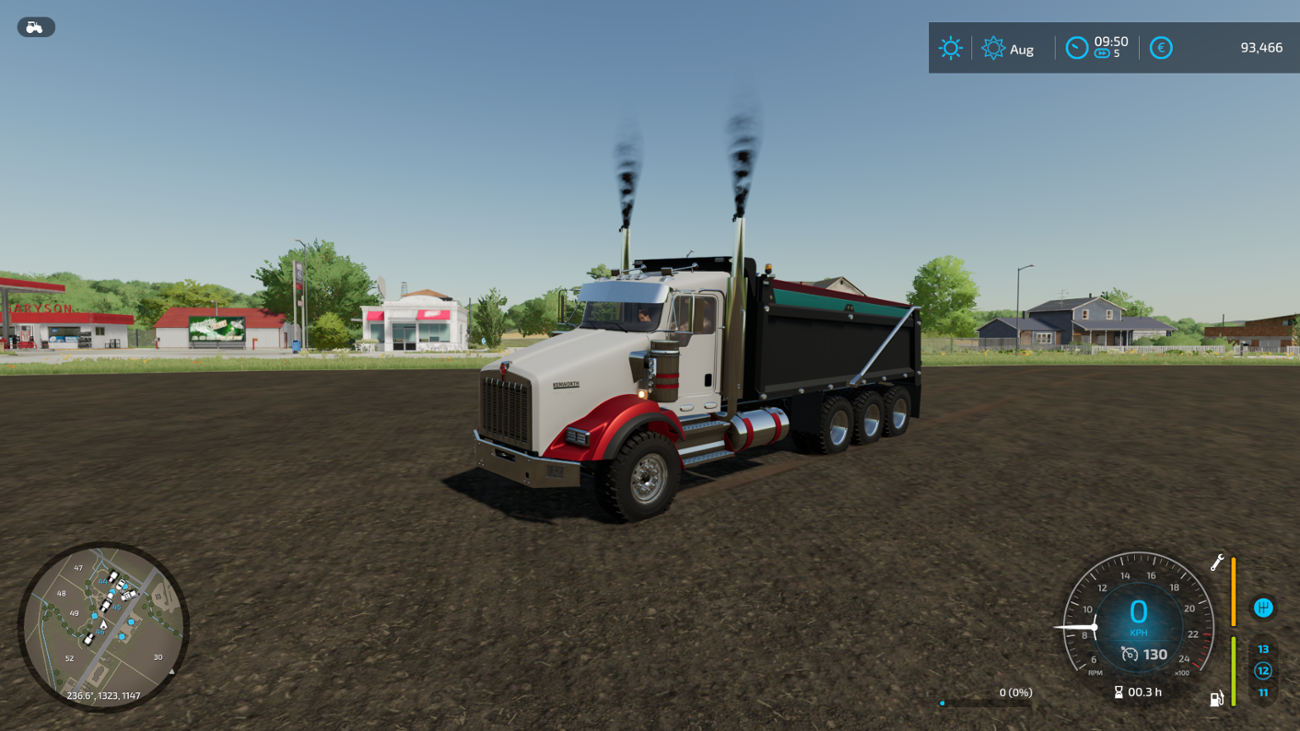1300x731 pixels.
Task: Select gear 11 on the gear indicator
Action: (x=1263, y=692)
